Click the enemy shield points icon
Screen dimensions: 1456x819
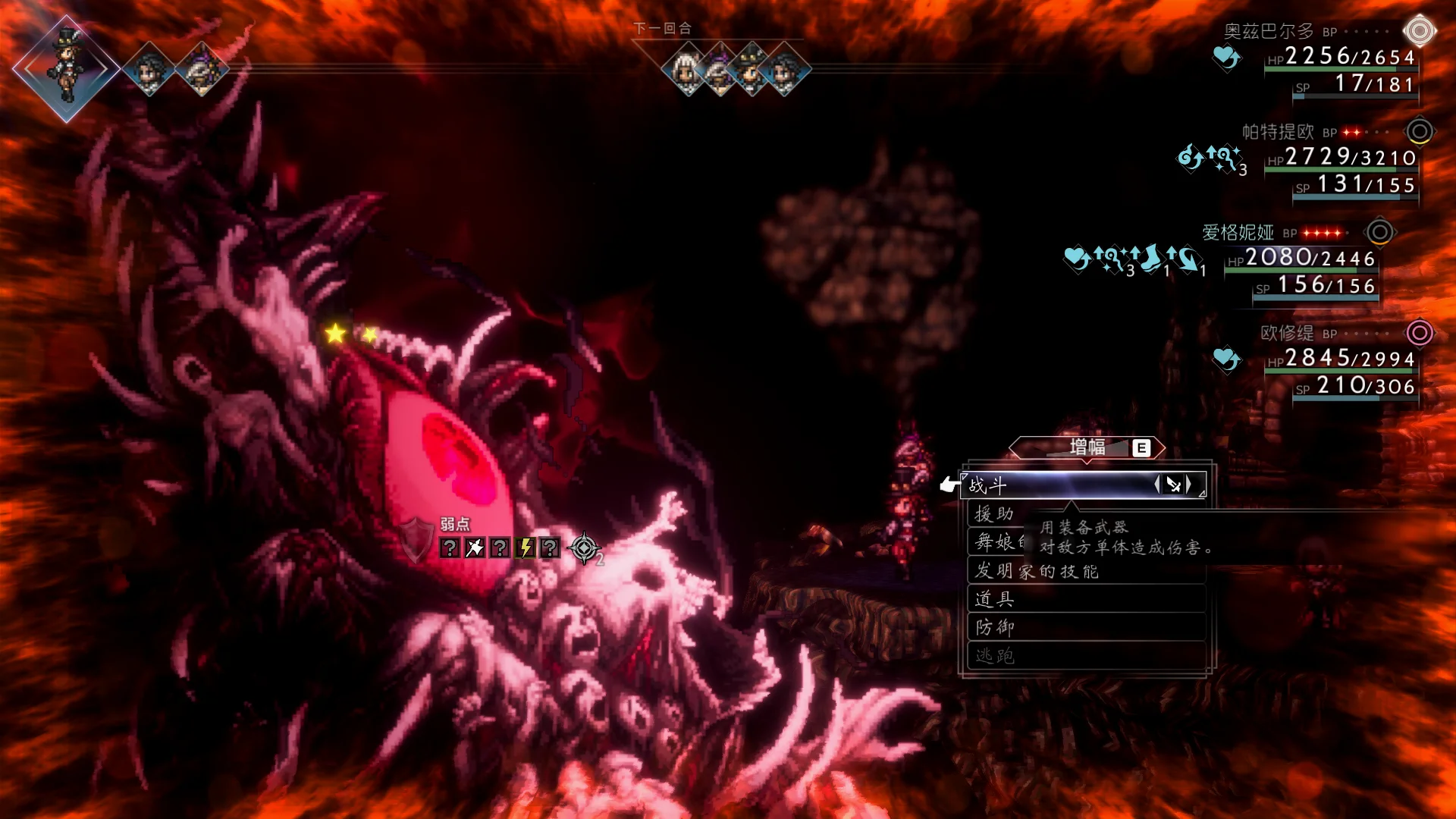coord(415,540)
